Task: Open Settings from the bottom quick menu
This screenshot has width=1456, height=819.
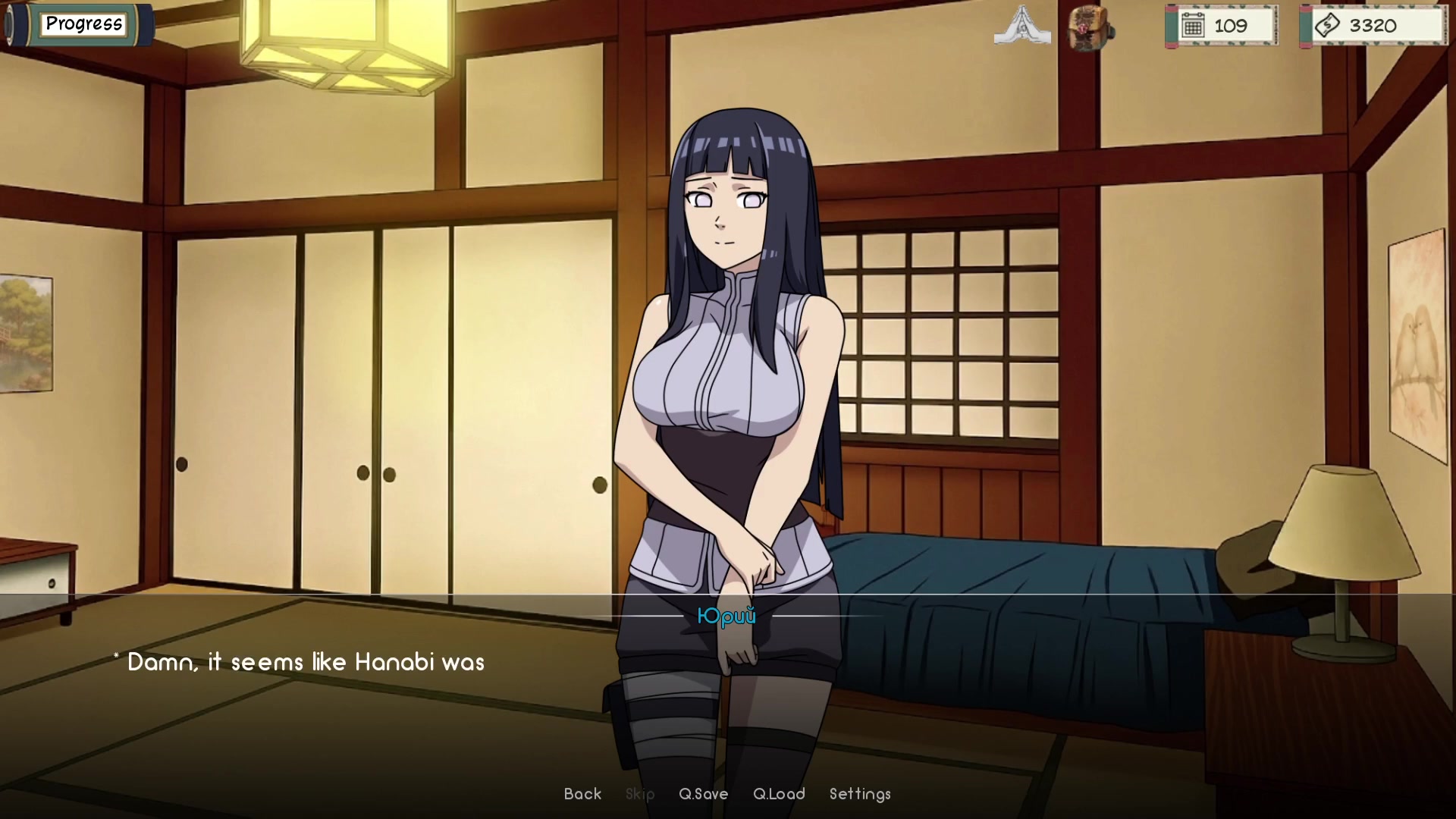Action: tap(860, 794)
